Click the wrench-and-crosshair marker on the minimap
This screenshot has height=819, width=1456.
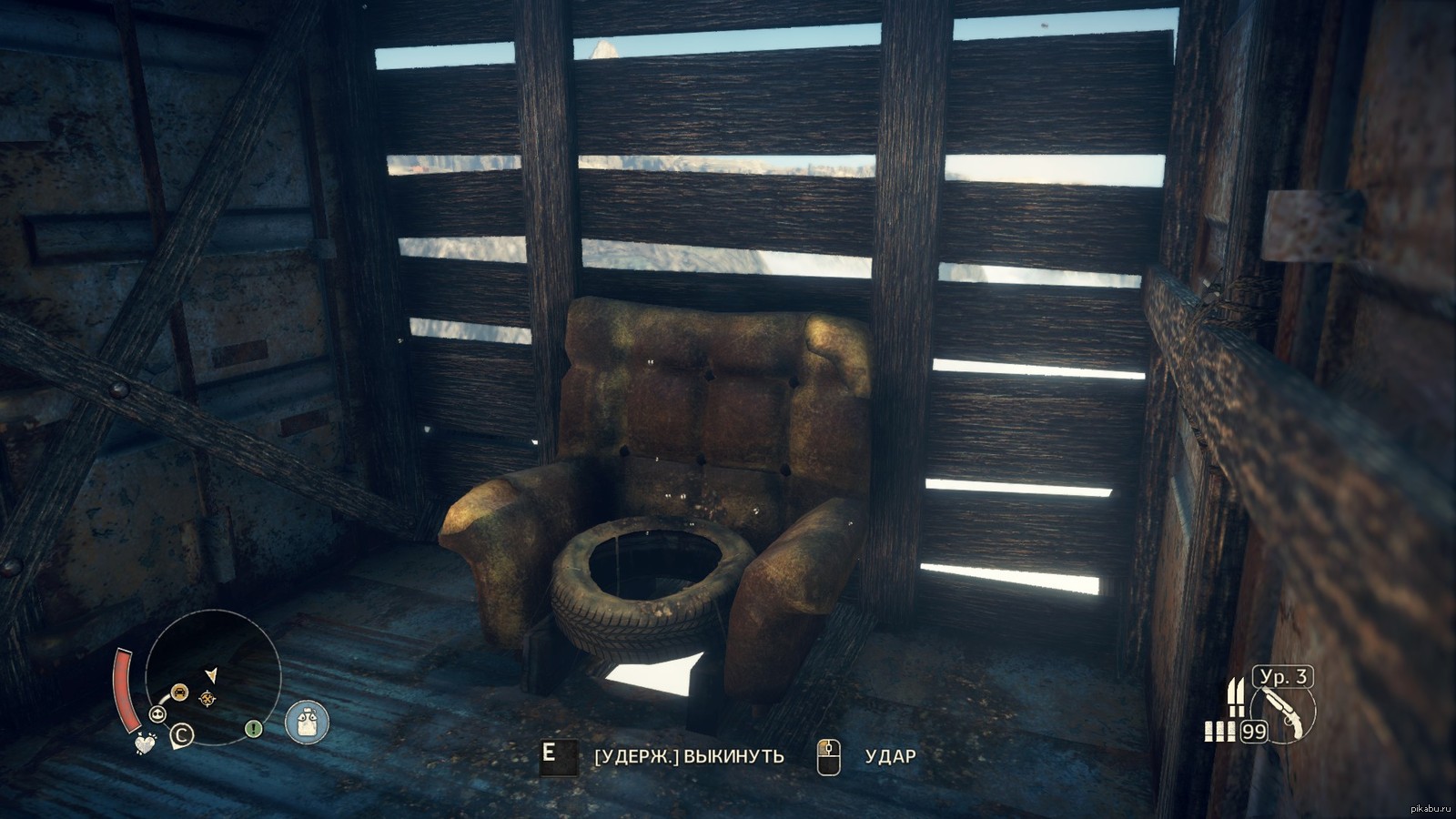(208, 699)
